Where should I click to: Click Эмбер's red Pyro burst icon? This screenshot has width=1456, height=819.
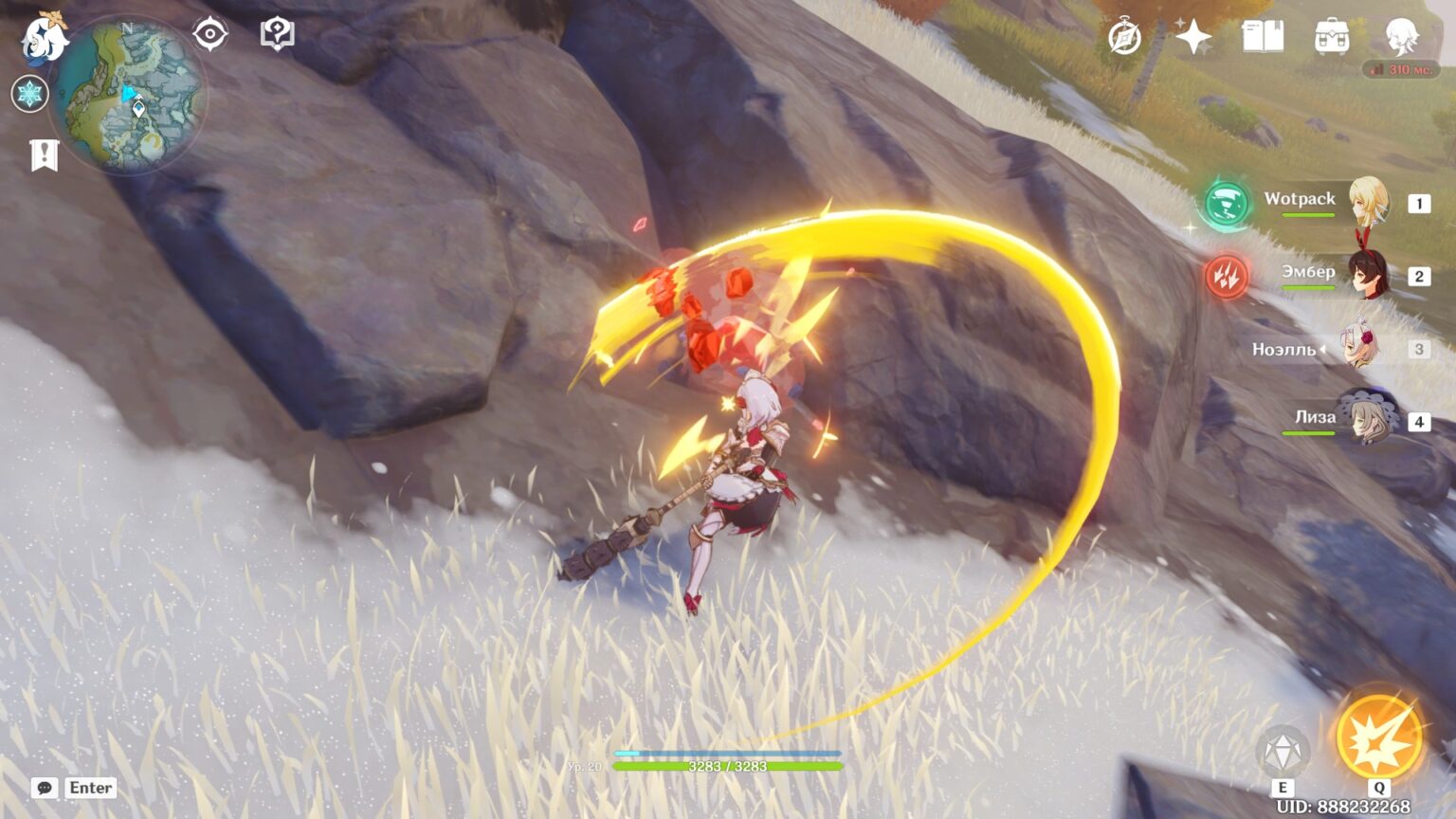tap(1227, 278)
